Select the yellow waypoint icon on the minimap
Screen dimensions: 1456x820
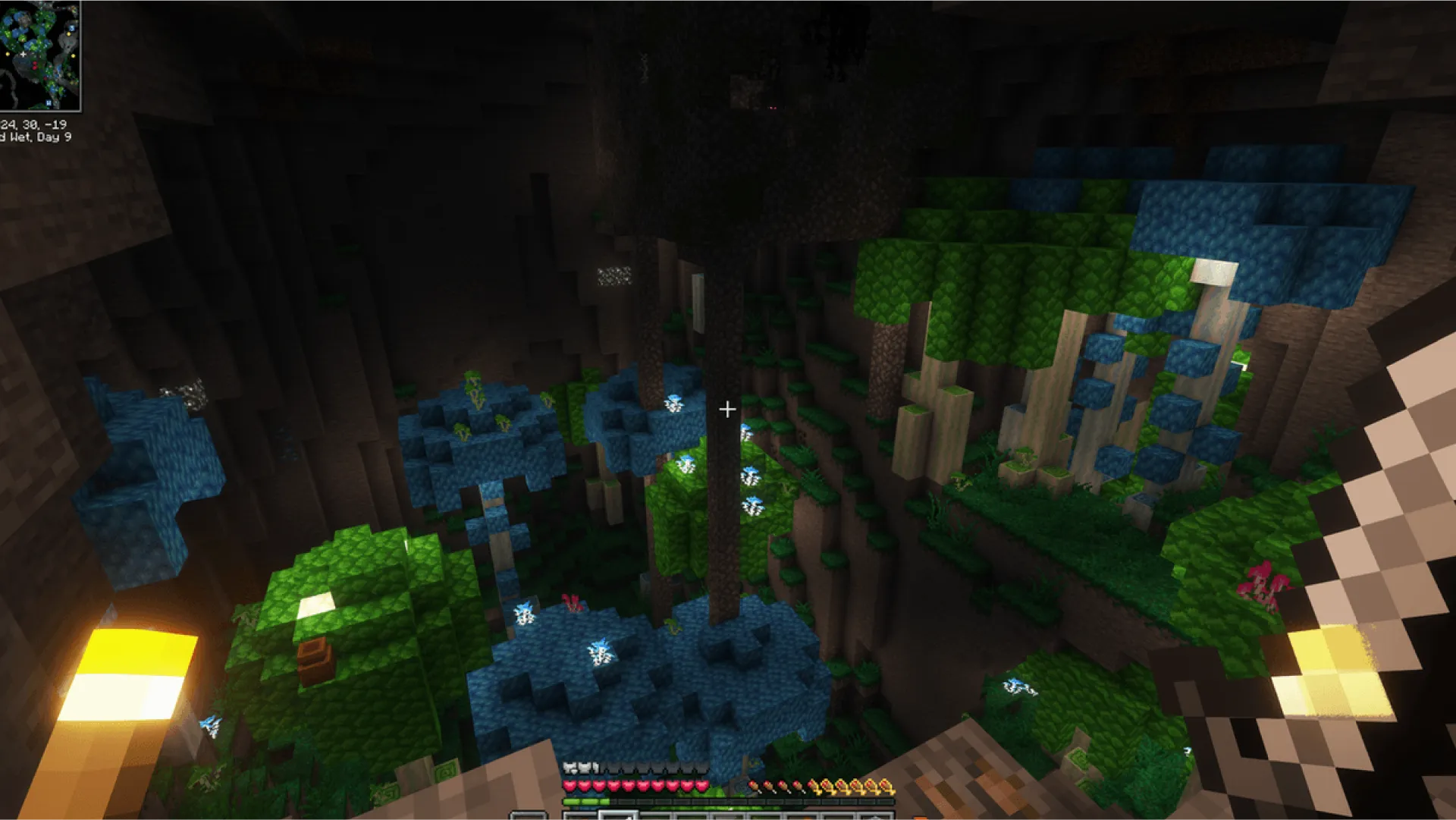point(69,34)
